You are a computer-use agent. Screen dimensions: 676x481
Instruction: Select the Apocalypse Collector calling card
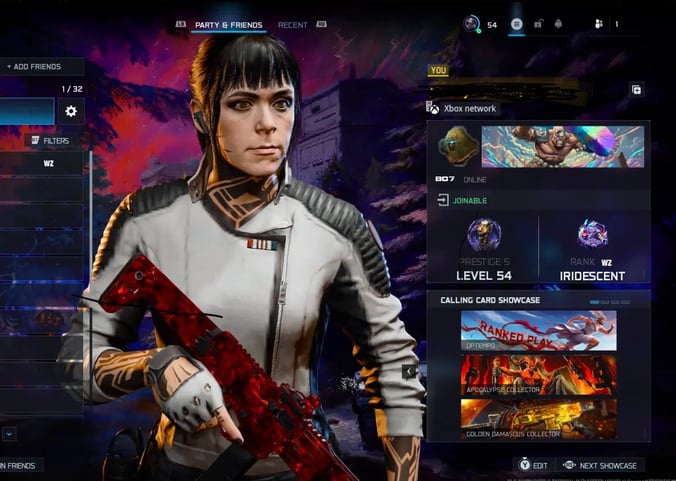[538, 375]
